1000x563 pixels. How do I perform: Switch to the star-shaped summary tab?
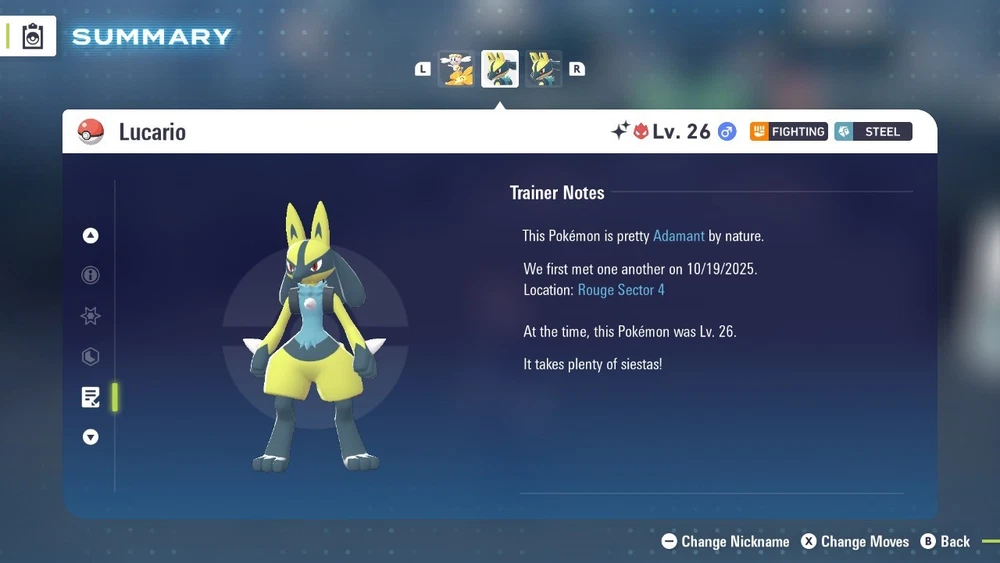(91, 316)
